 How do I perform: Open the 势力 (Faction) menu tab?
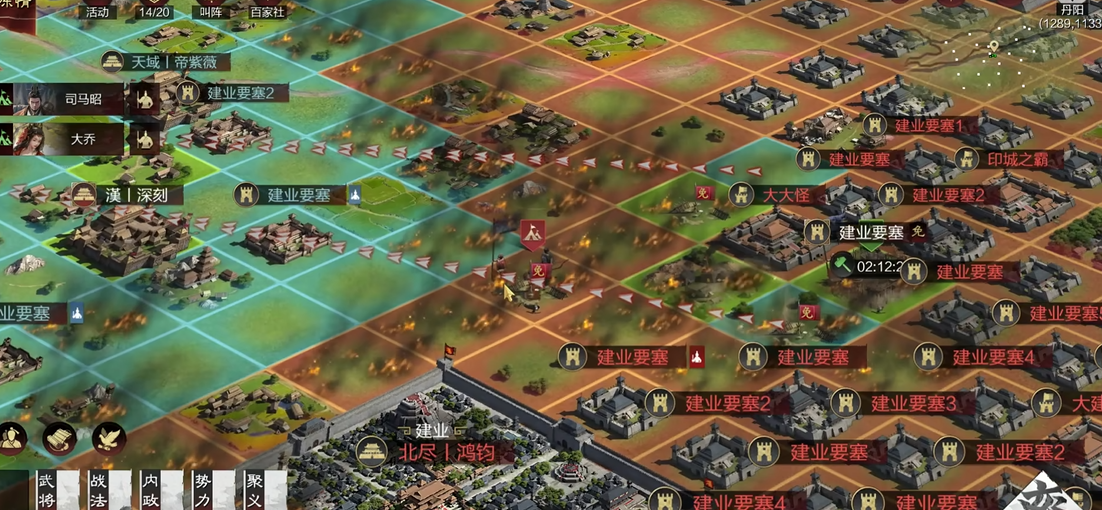point(202,490)
